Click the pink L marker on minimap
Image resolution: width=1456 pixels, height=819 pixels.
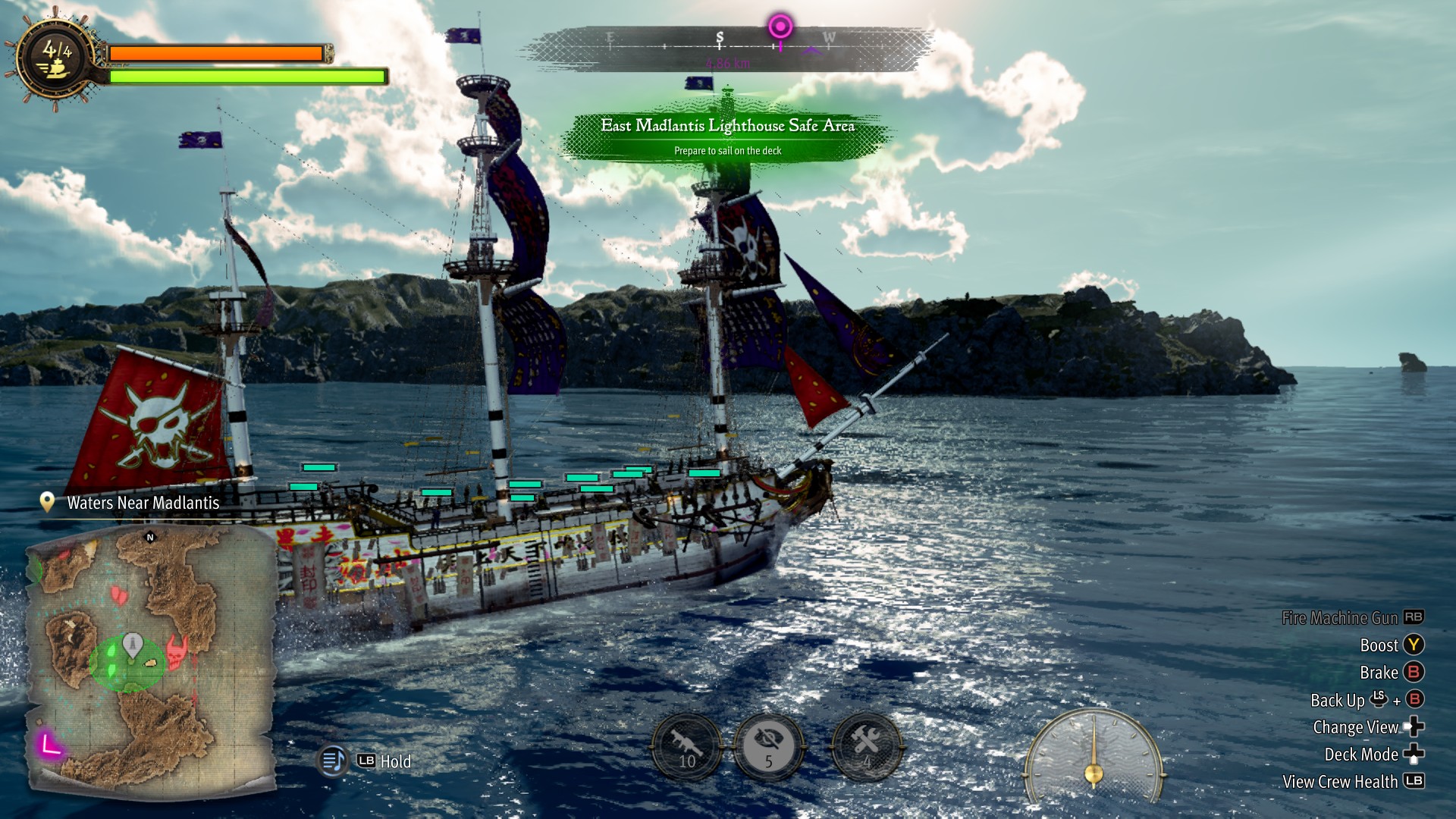tap(50, 744)
